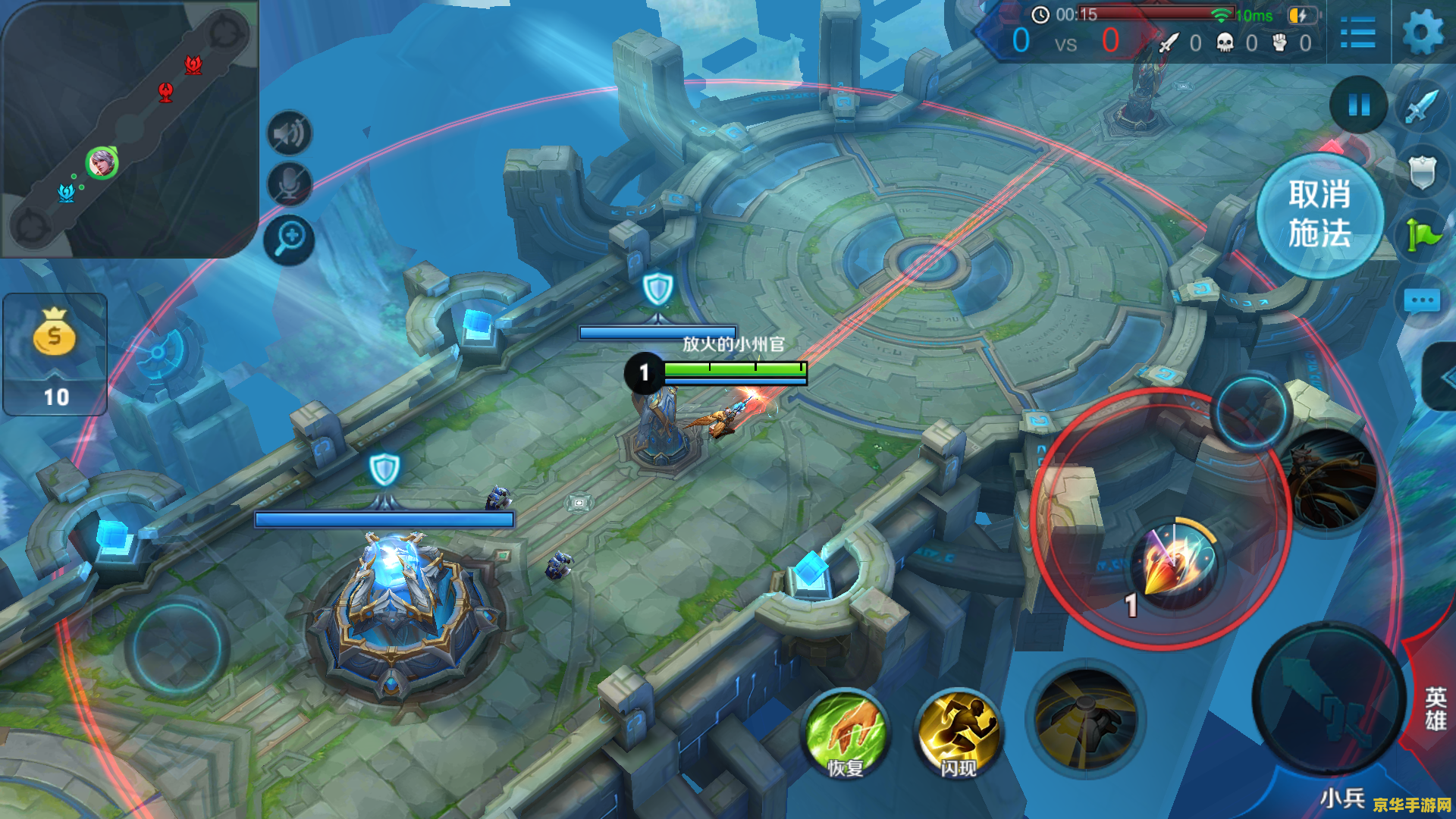Activate the recall skill button

(1086, 720)
